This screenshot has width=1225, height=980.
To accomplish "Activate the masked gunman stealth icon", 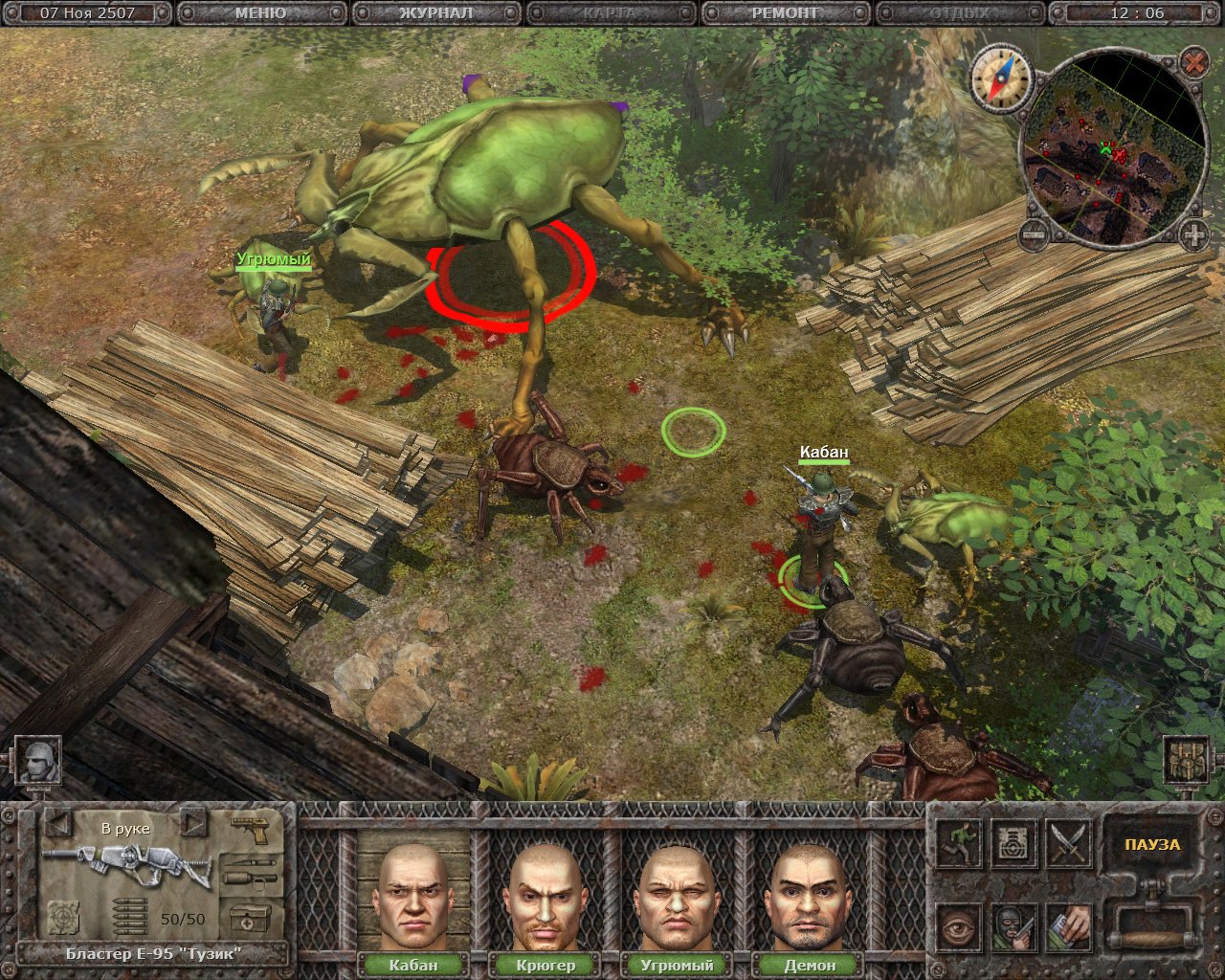I will pos(1013,927).
